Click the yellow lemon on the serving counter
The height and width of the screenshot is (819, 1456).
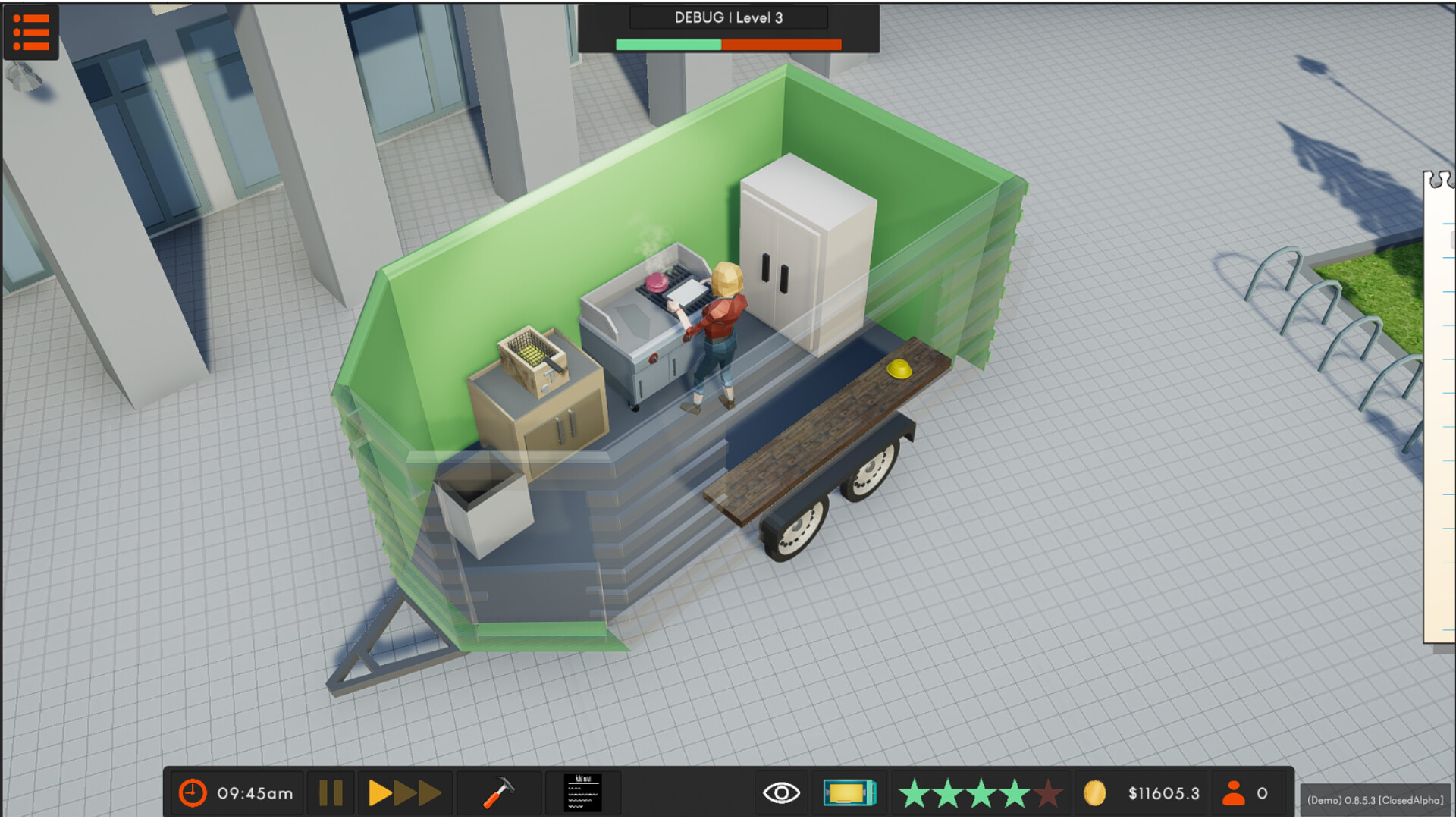[898, 369]
